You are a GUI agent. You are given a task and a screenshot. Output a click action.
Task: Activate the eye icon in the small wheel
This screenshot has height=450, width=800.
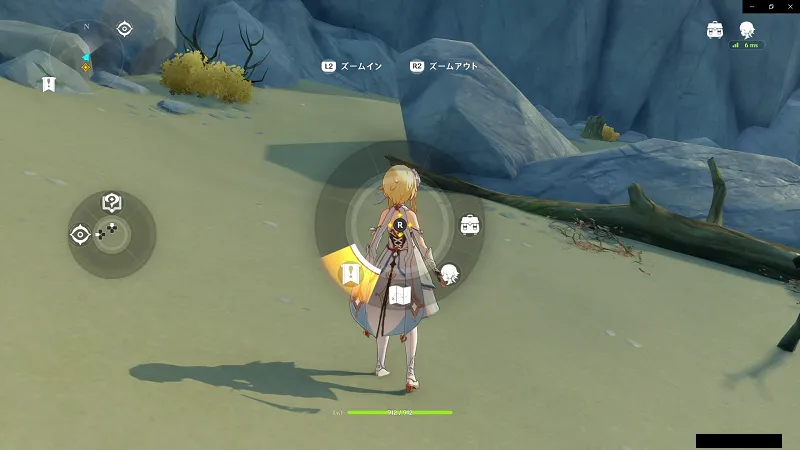point(80,234)
